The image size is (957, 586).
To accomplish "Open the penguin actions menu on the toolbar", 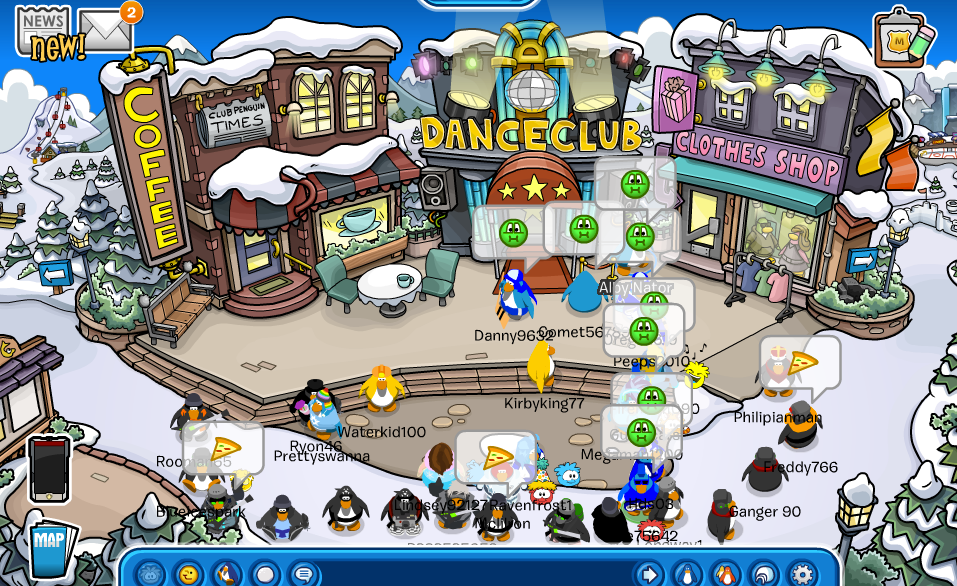I will point(227,574).
